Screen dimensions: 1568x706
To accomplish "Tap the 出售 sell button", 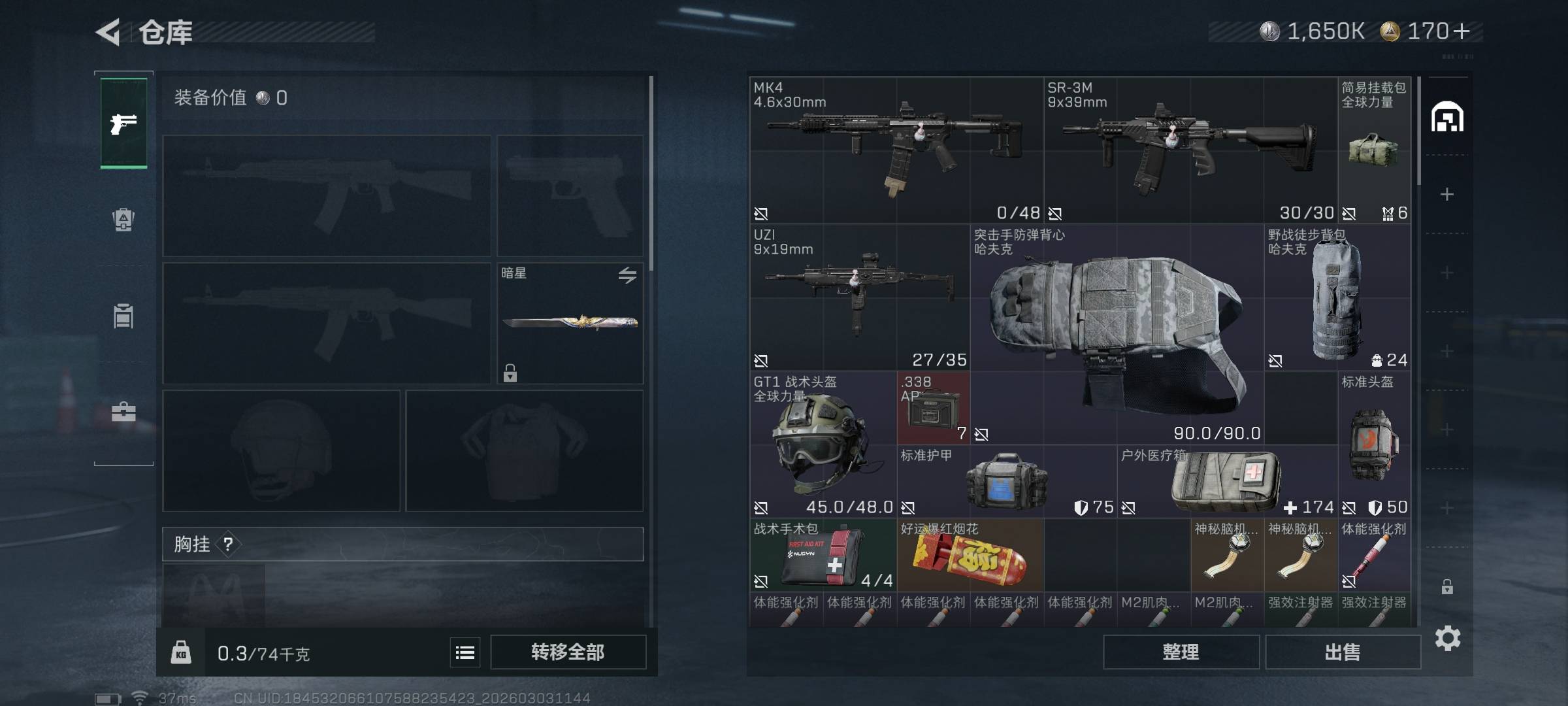I will (1343, 652).
